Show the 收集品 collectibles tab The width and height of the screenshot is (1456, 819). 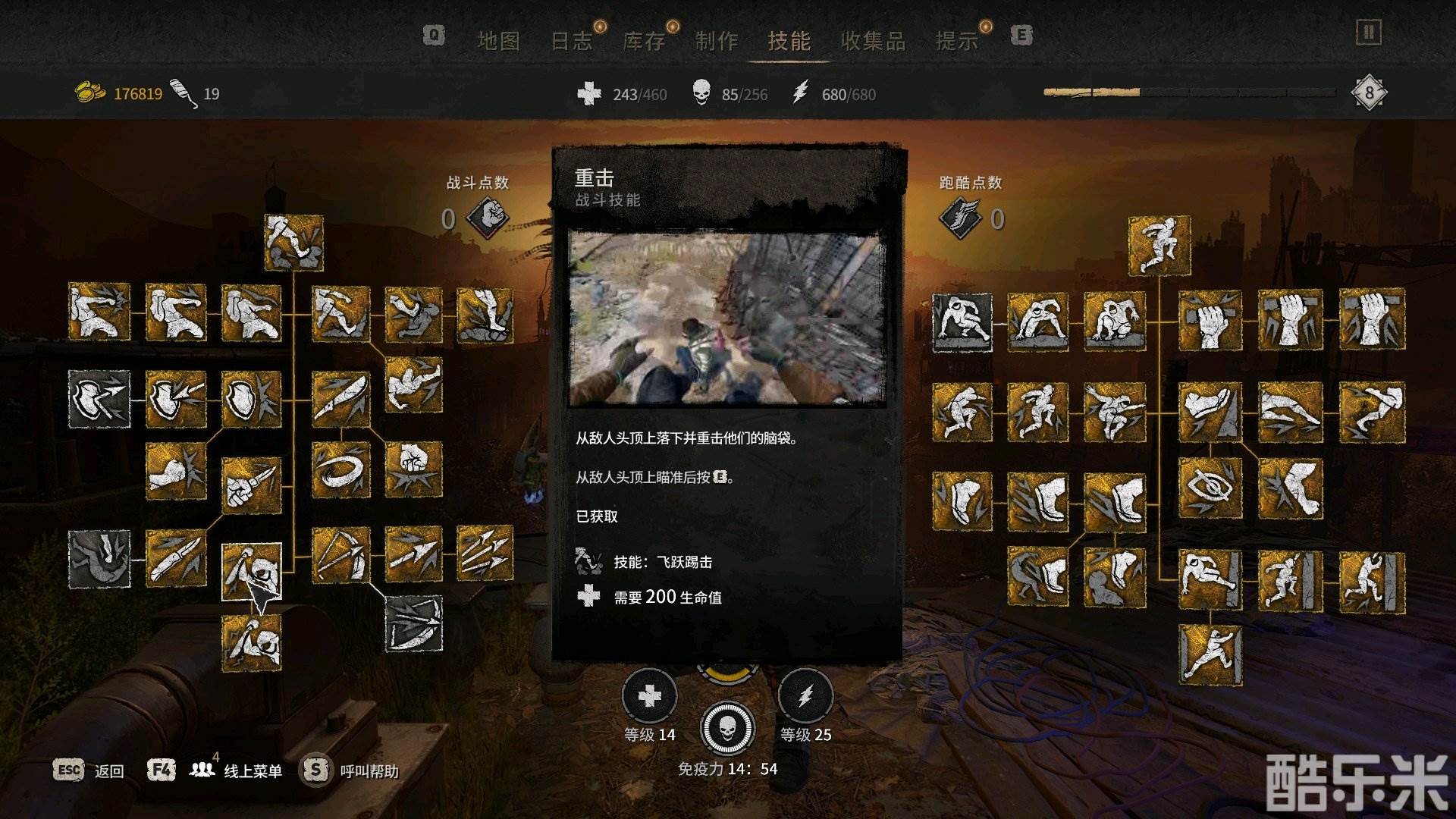click(x=873, y=41)
